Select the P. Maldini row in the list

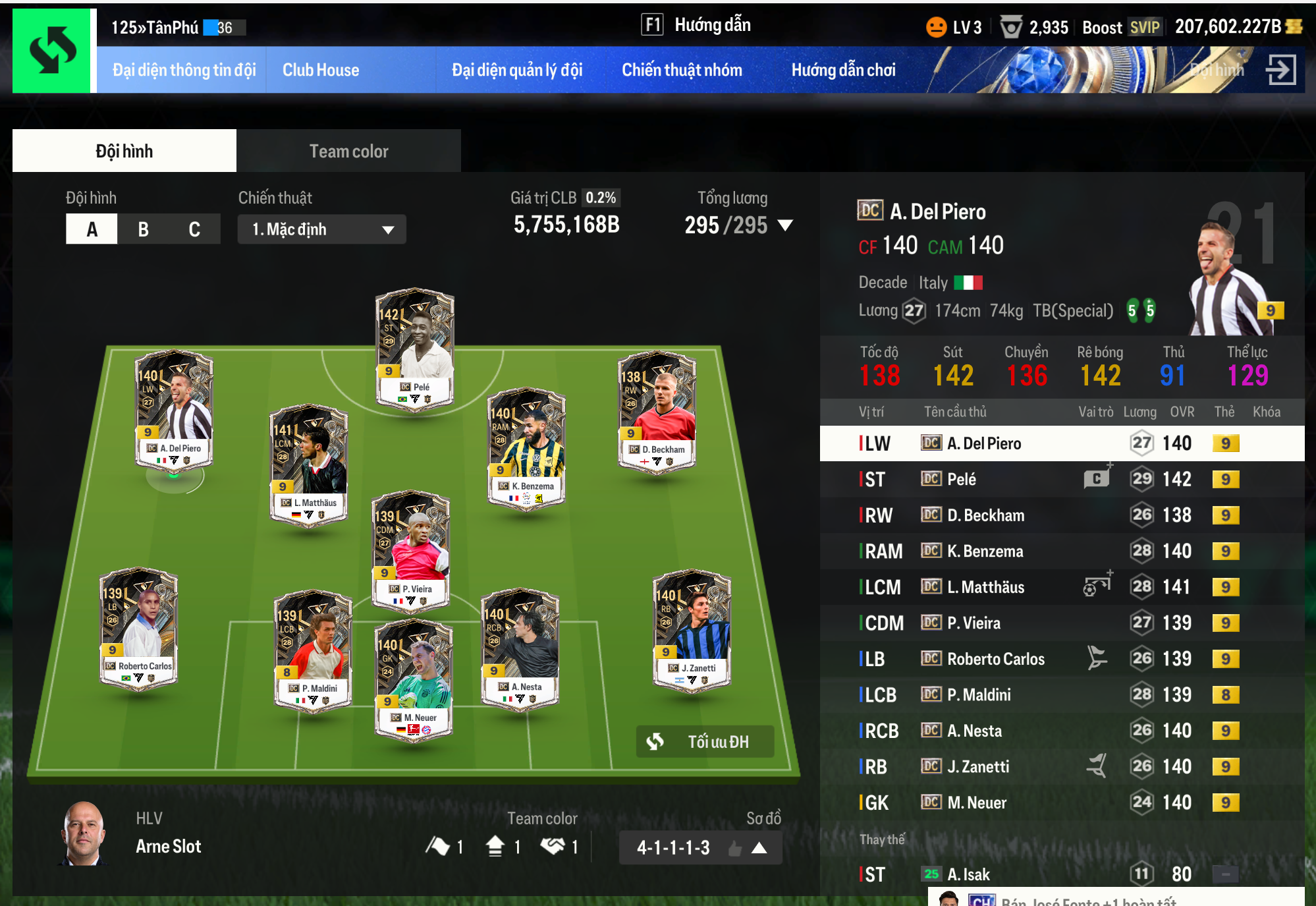coord(979,694)
